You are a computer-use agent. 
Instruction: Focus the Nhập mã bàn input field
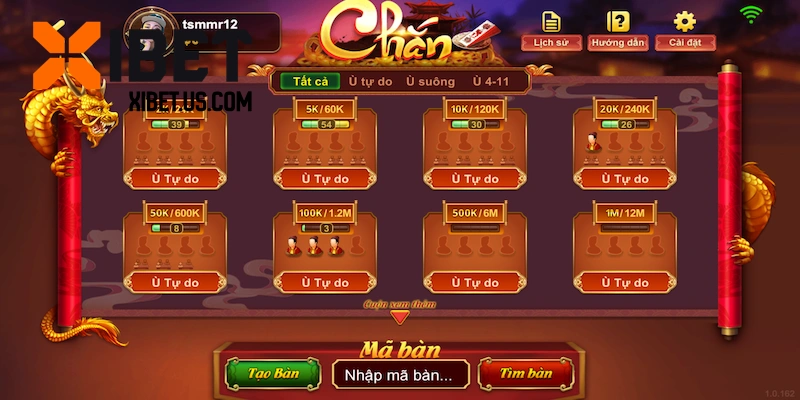pyautogui.click(x=399, y=374)
